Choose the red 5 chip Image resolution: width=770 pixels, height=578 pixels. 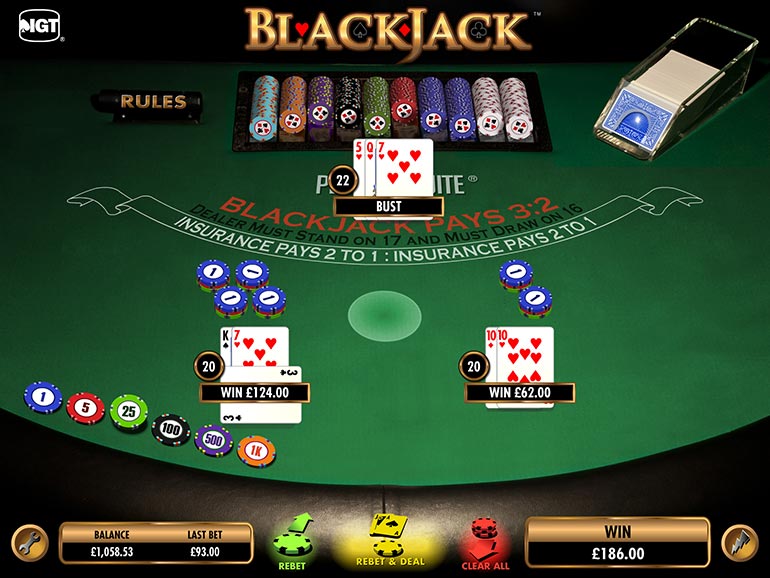[x=85, y=406]
